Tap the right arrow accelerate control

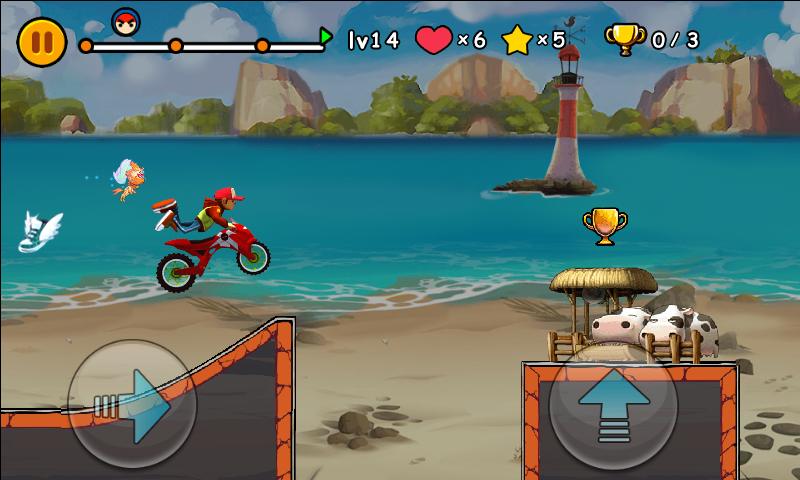[131, 404]
